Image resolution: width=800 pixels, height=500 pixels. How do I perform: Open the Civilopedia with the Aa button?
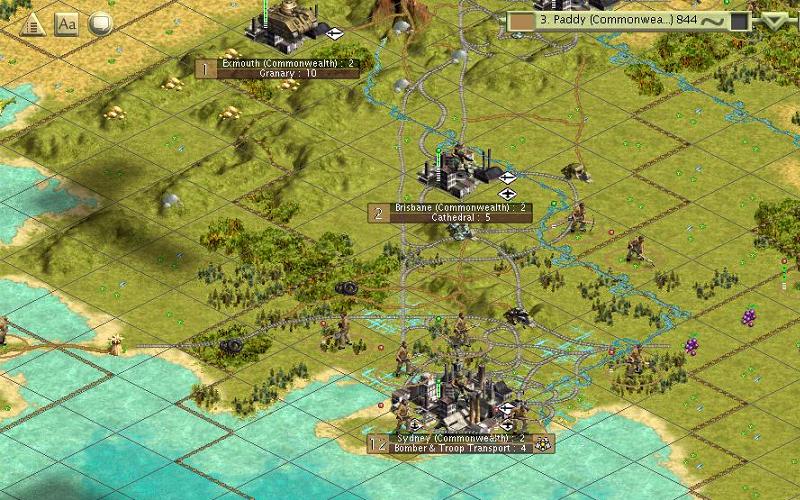point(67,23)
